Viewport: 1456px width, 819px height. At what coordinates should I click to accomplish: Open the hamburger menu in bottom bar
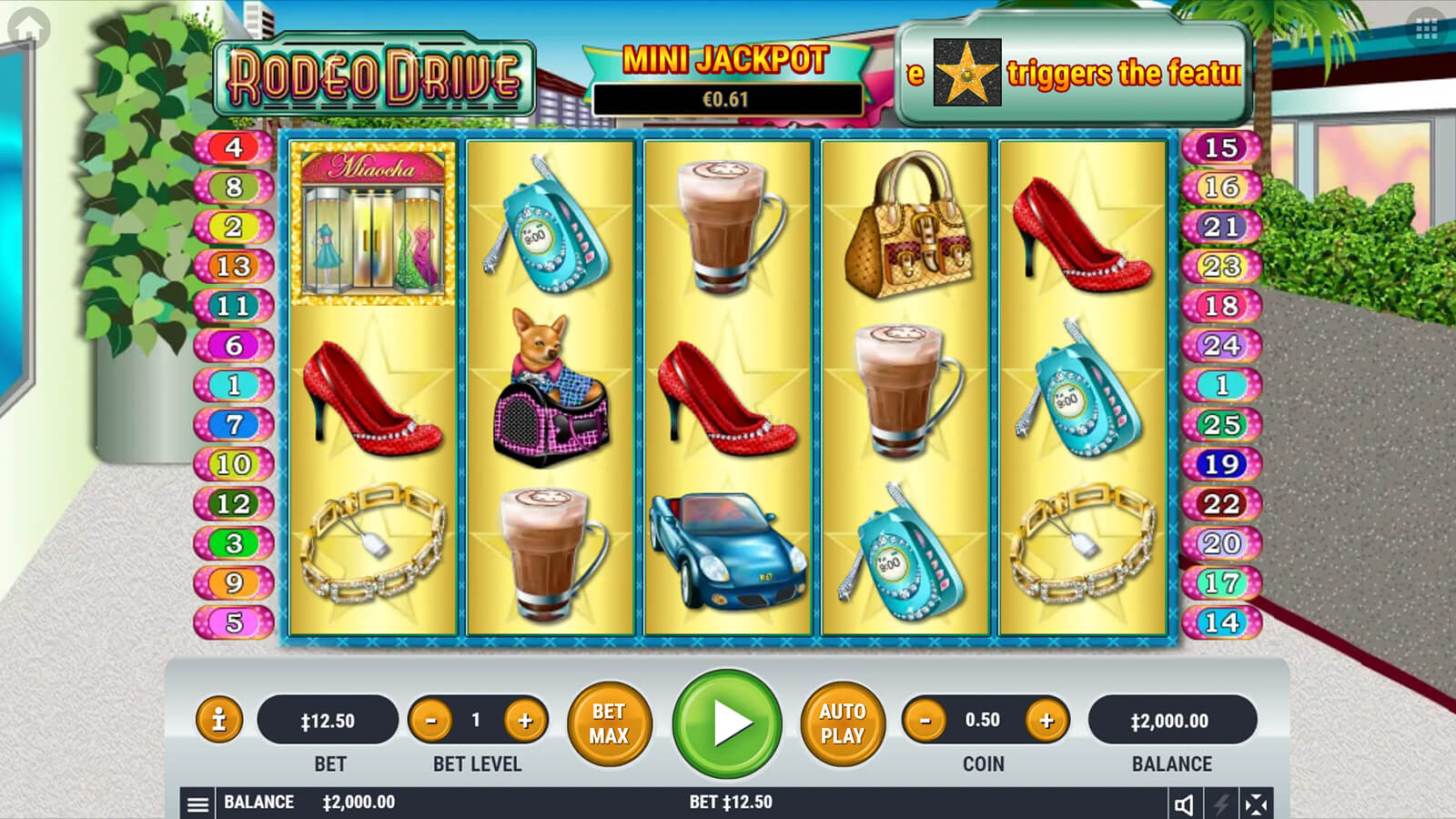click(197, 804)
